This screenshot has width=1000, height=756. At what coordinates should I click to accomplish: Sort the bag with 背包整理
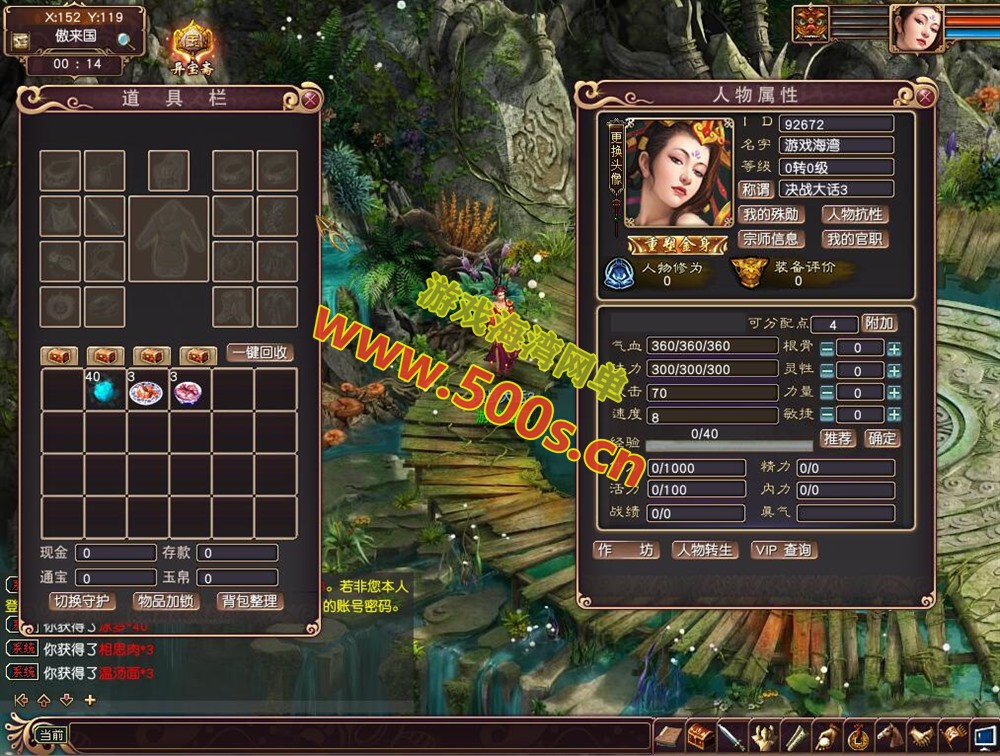251,601
